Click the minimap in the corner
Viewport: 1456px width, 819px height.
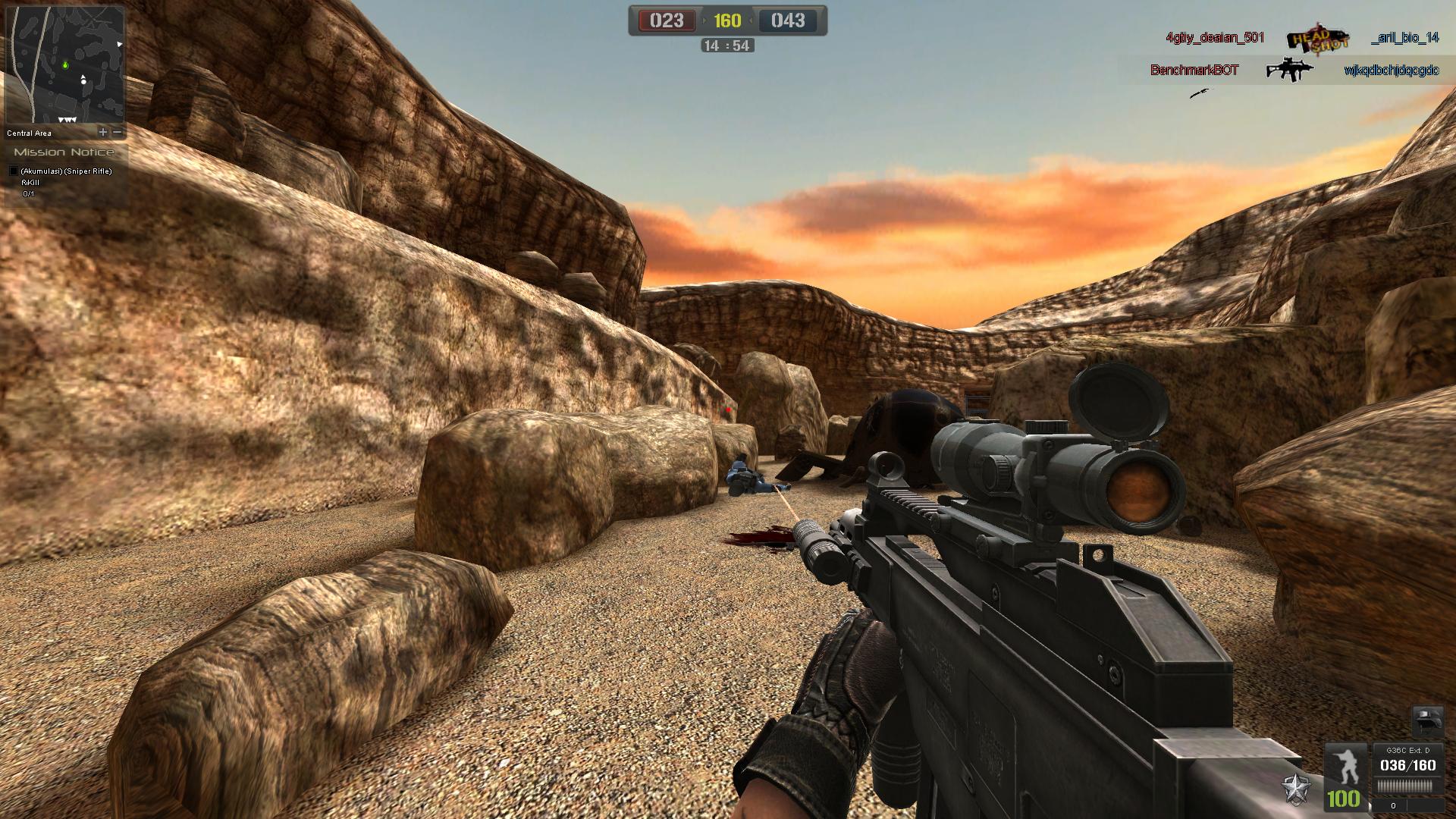[x=64, y=65]
